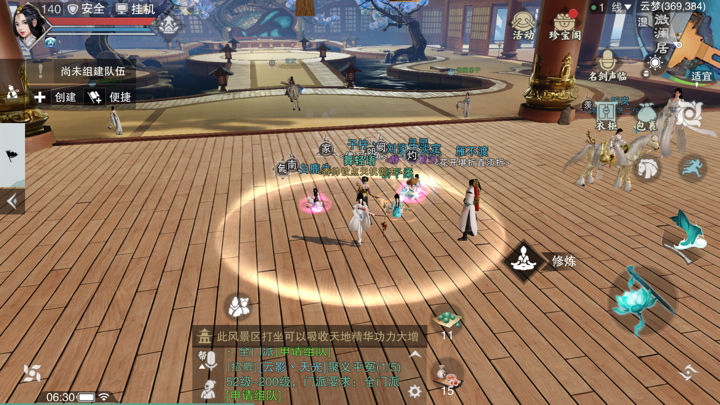
Task: Tap the chat voice microphone icon
Action: pyautogui.click(x=208, y=359)
